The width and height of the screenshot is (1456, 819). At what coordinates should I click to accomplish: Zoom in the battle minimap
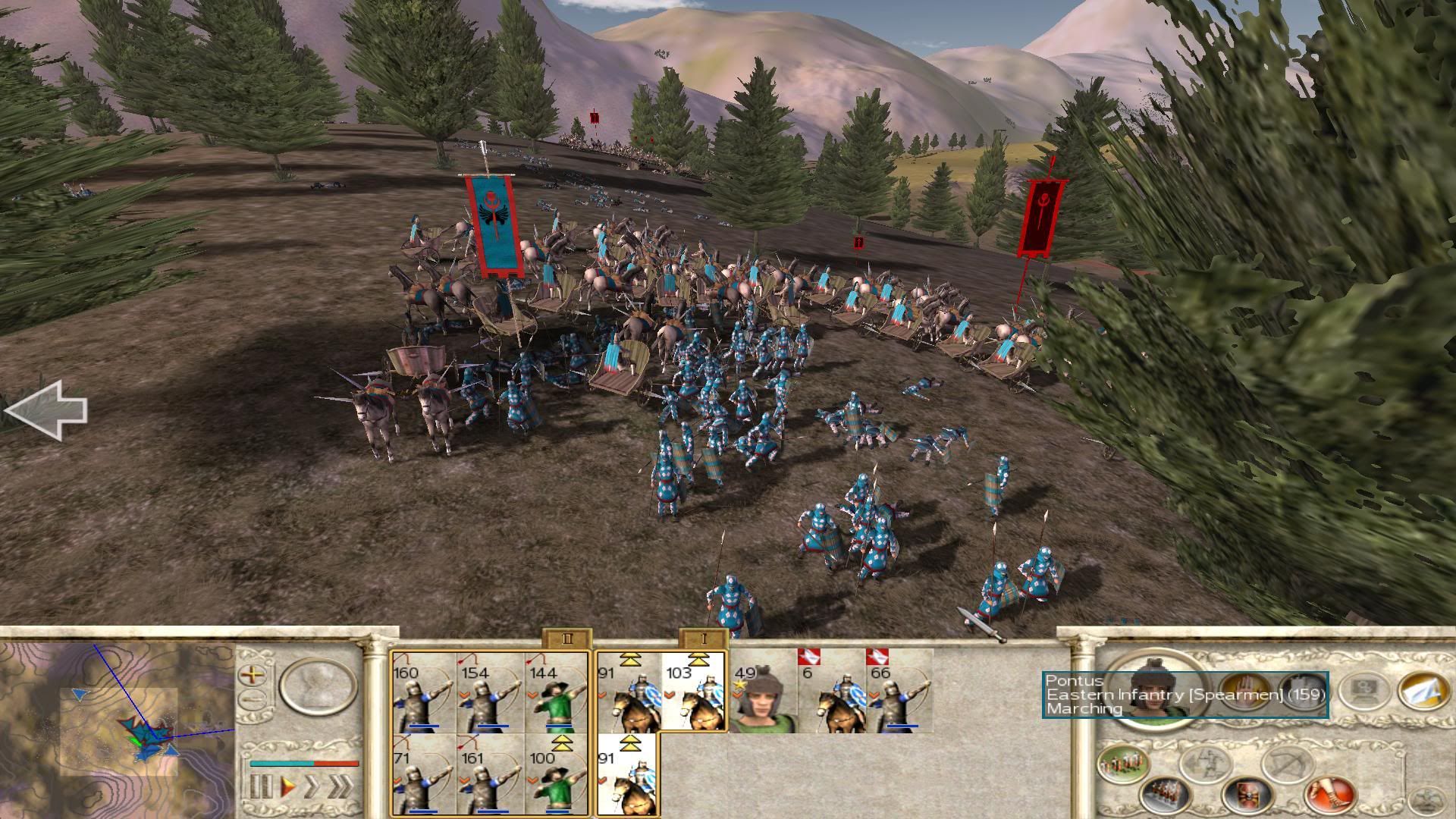pos(252,673)
